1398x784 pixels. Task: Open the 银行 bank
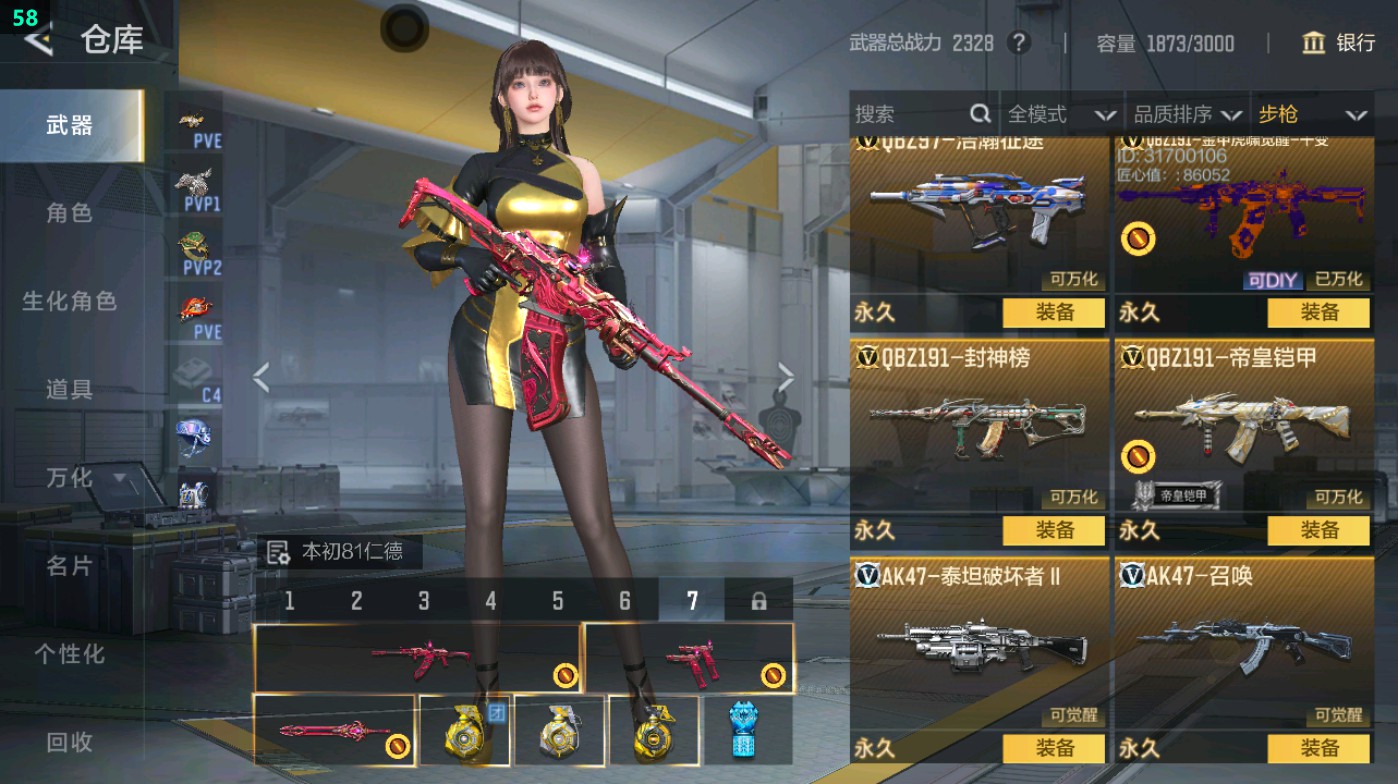pyautogui.click(x=1339, y=43)
